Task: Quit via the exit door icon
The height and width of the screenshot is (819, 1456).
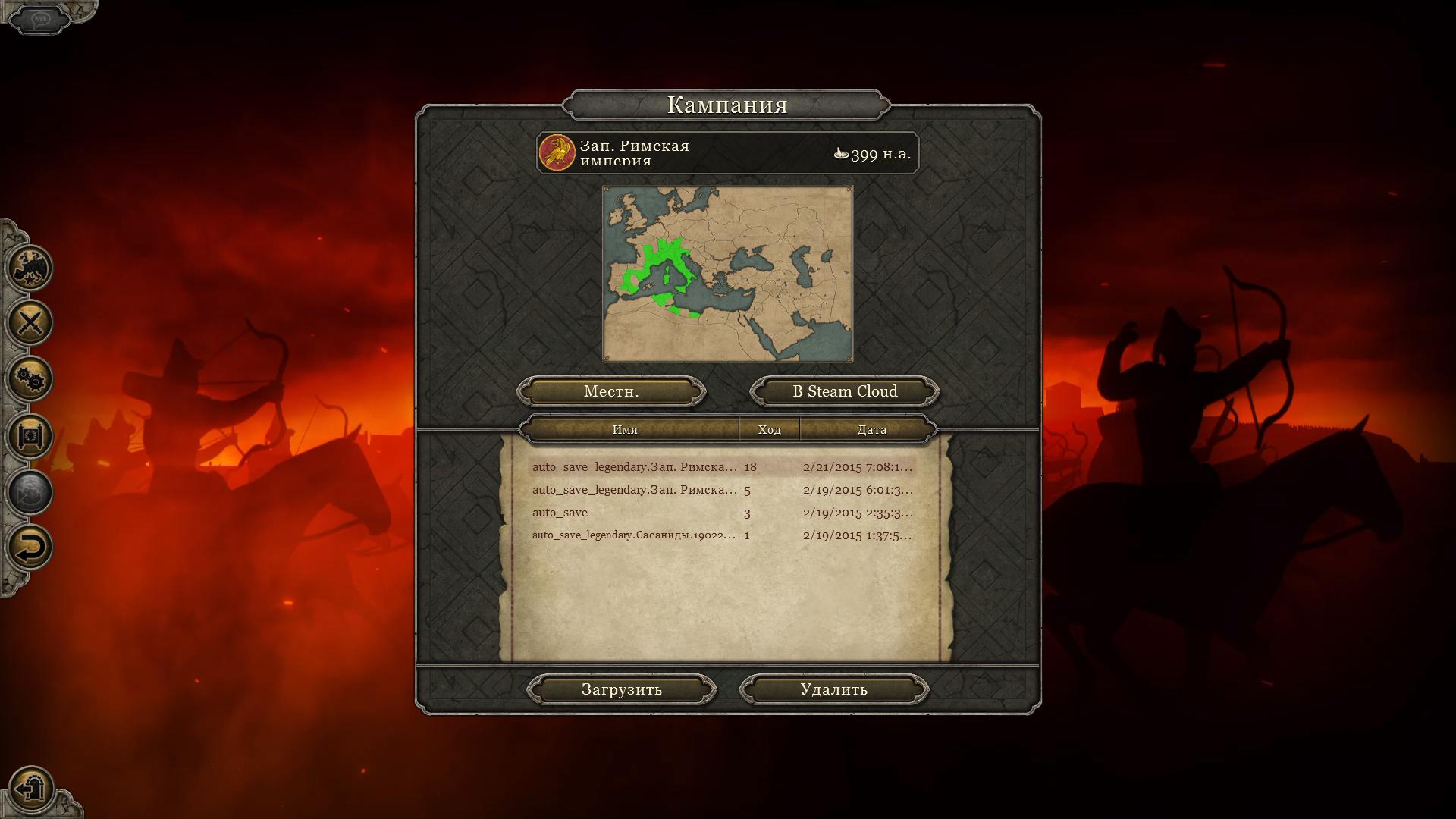Action: point(32,789)
